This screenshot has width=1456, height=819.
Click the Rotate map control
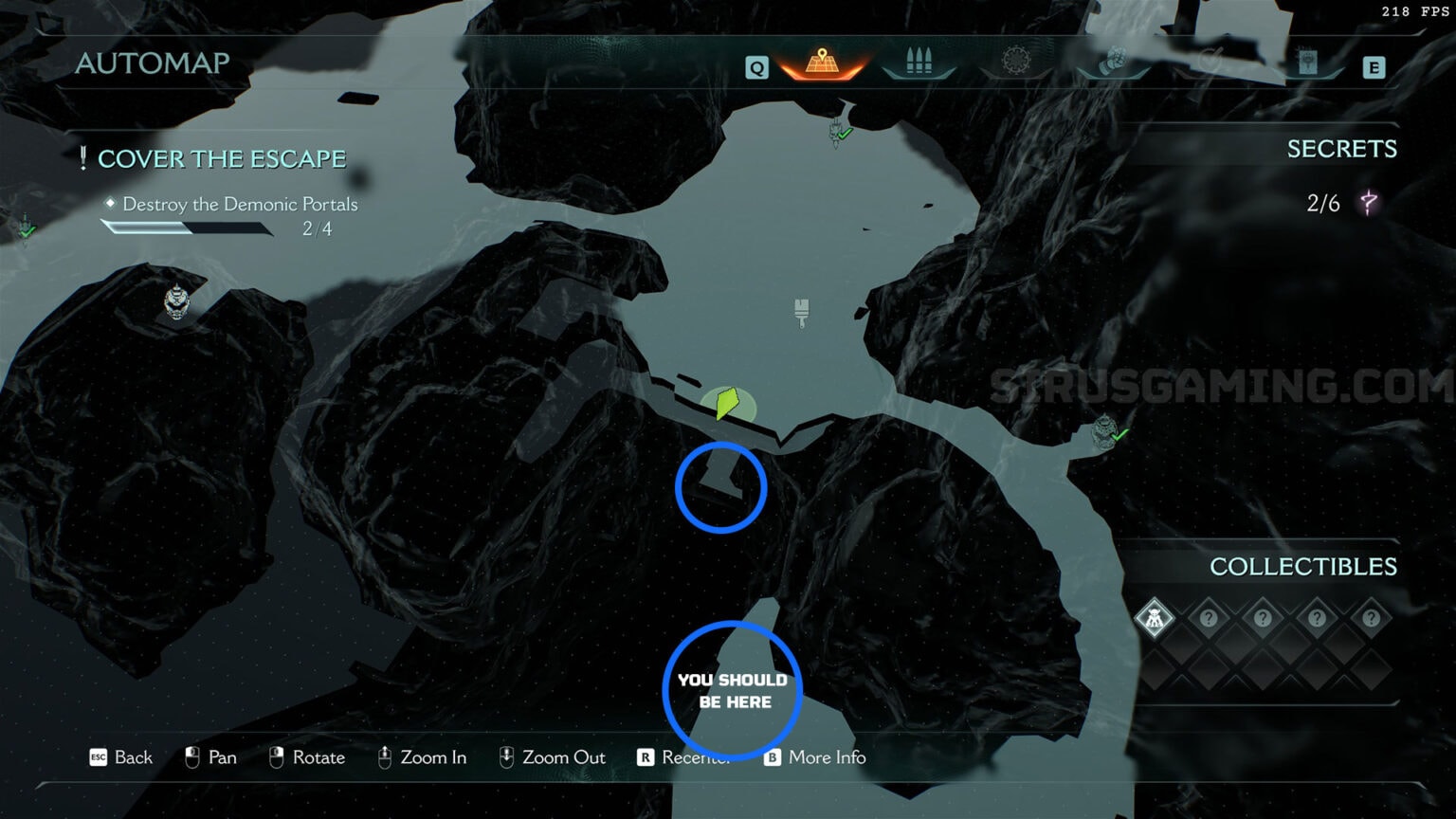(x=306, y=757)
